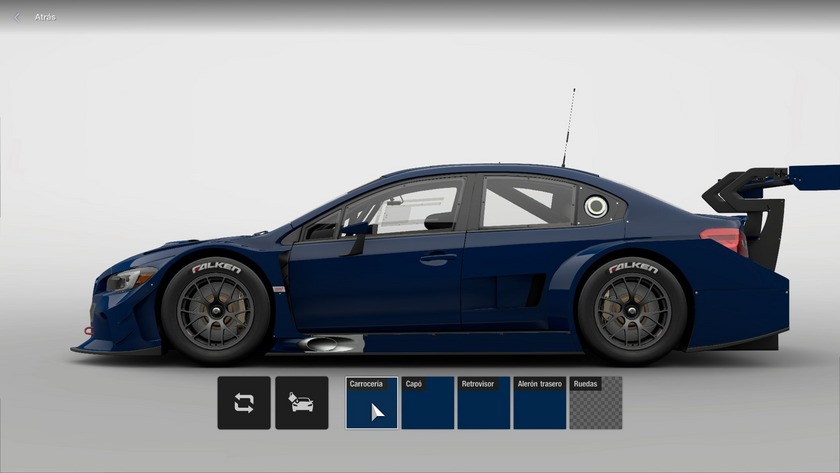Screen dimensions: 840x473
Task: Select the Alerón trasero color swatch
Action: [540, 403]
